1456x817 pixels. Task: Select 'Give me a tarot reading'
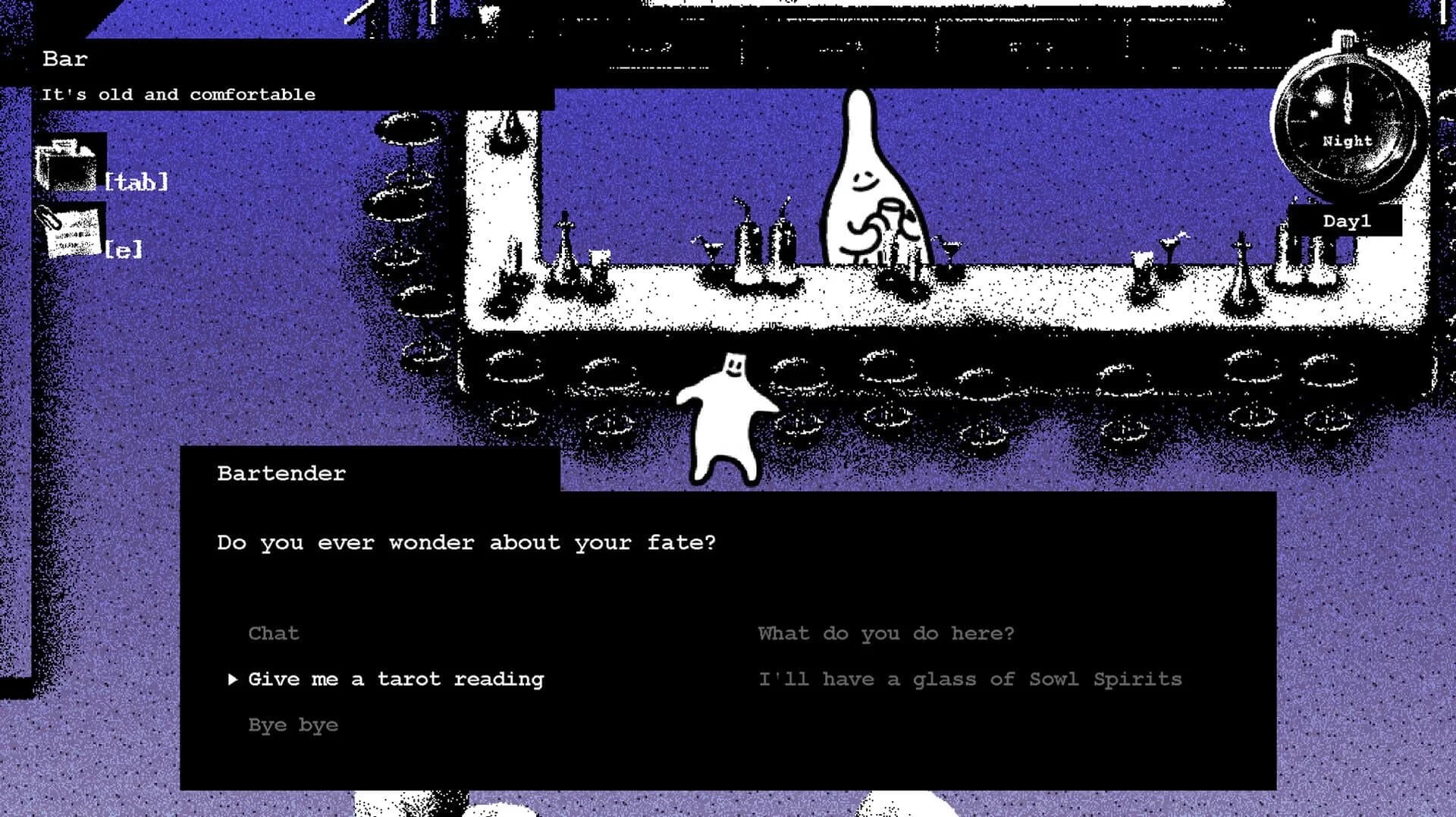coord(395,679)
